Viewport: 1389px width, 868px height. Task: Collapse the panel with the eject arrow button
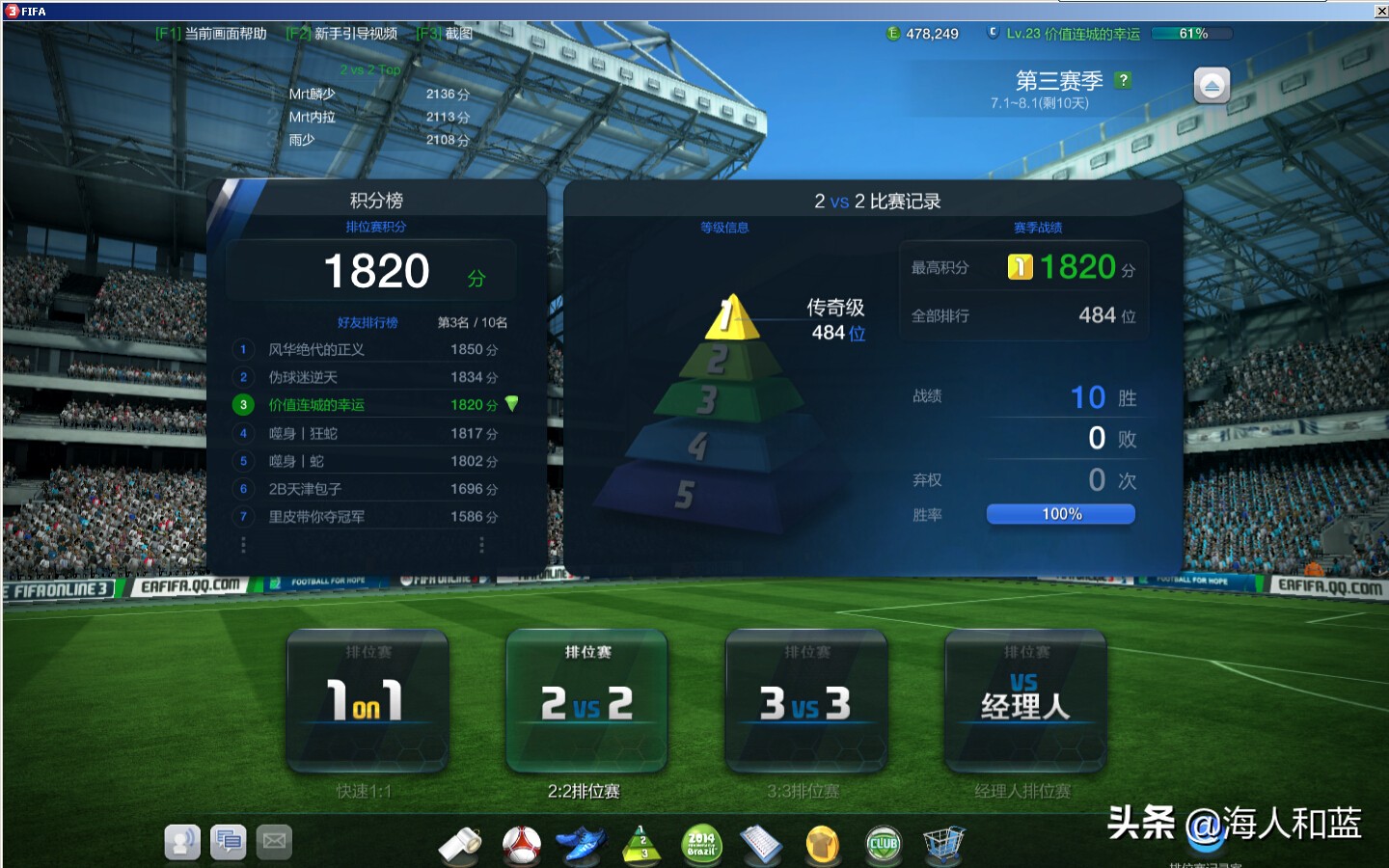[x=1212, y=86]
